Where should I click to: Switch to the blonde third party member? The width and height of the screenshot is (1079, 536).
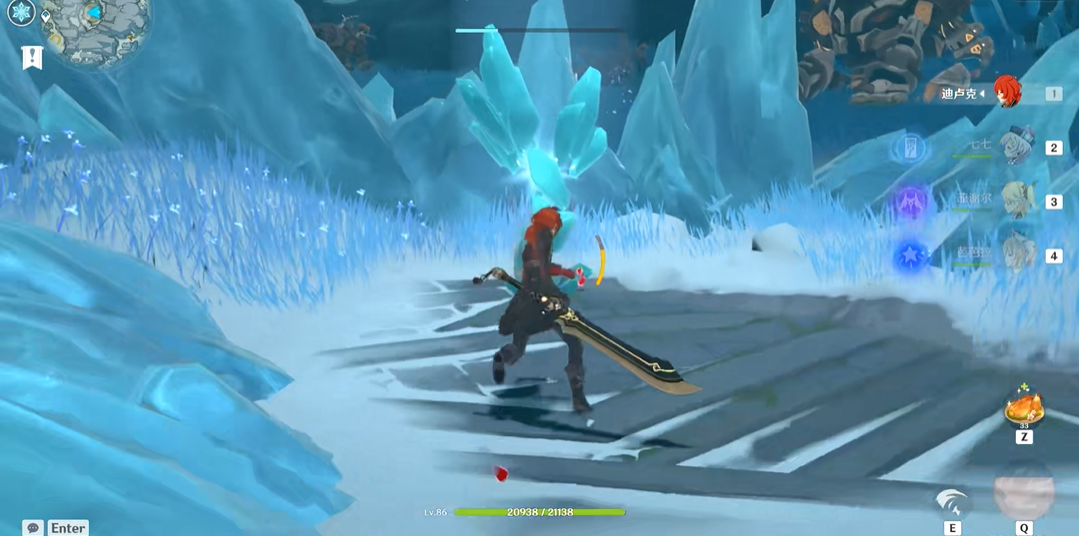tap(1017, 201)
